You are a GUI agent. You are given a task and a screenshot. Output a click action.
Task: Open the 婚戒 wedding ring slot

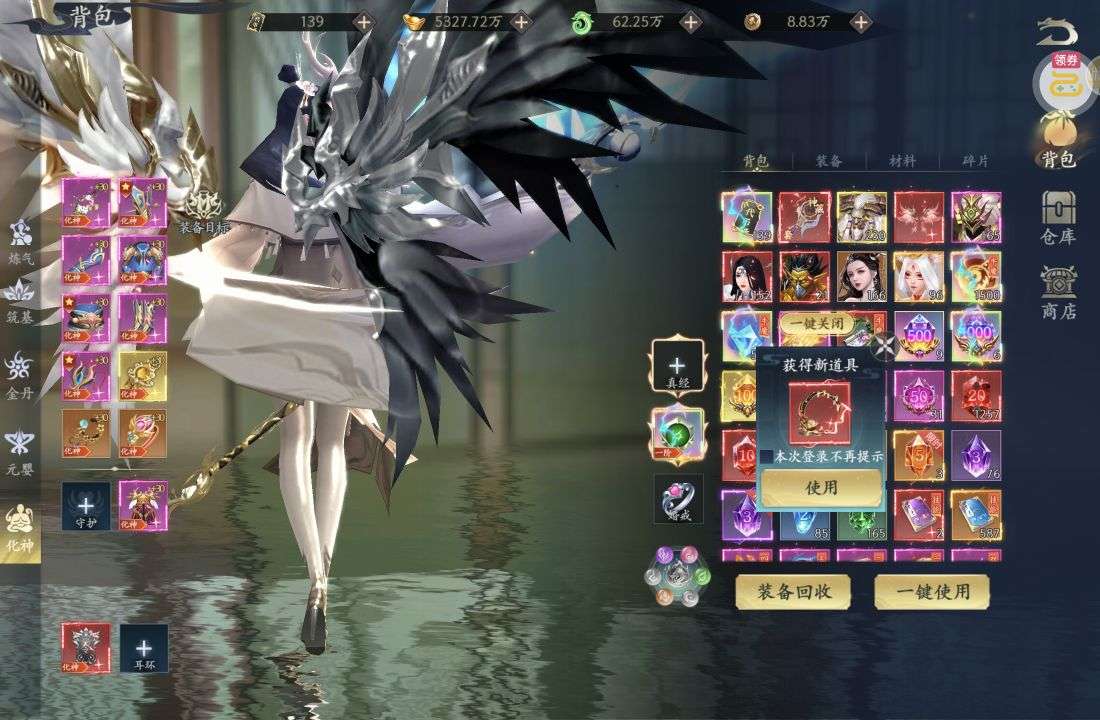[678, 498]
